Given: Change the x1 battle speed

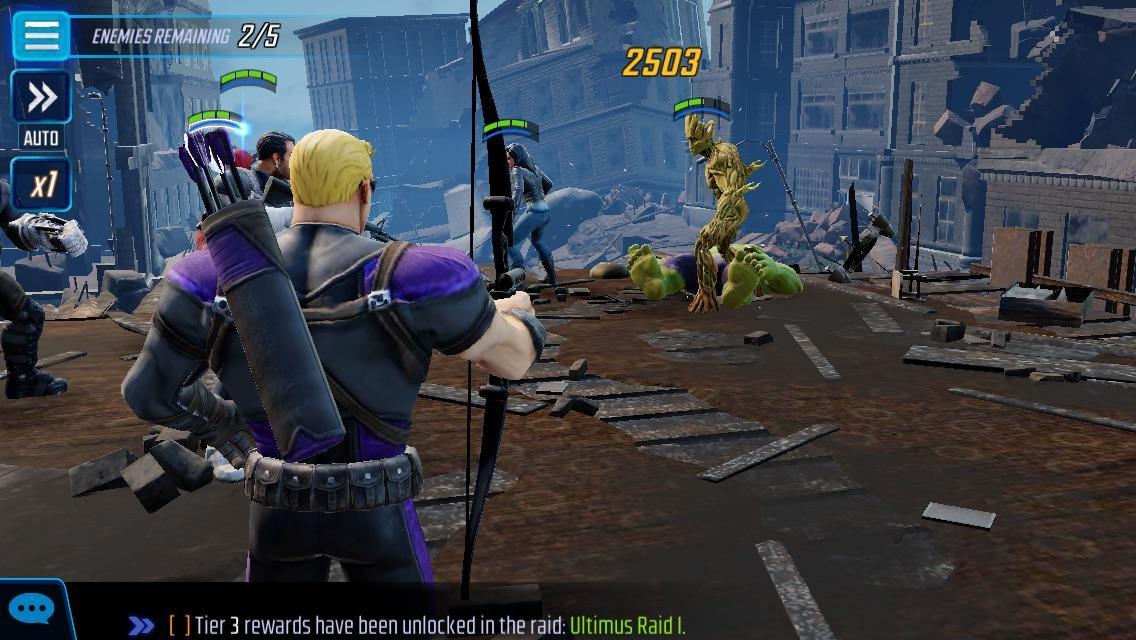Looking at the screenshot, I should [41, 185].
